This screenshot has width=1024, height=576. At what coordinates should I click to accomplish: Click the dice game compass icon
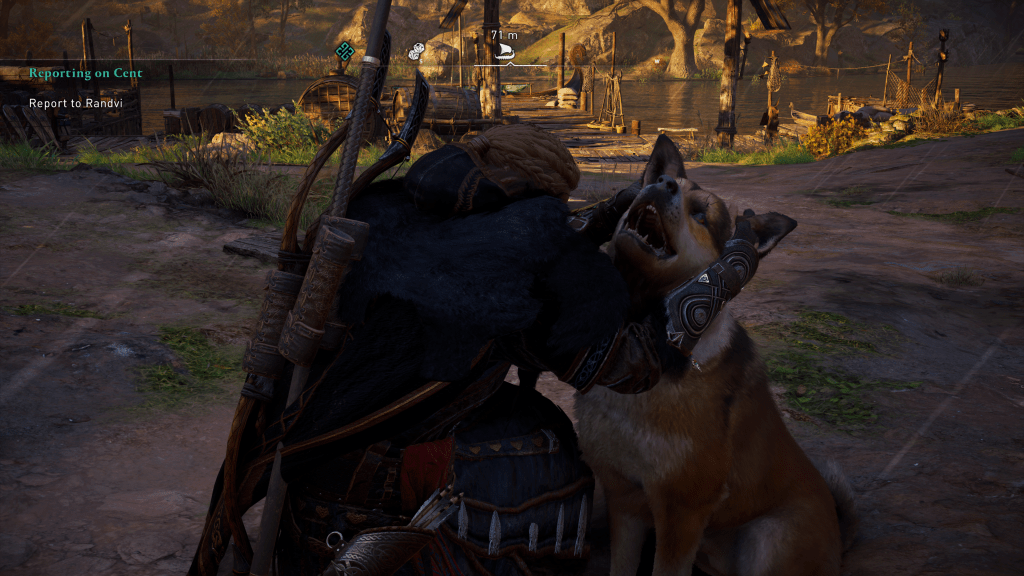[416, 51]
